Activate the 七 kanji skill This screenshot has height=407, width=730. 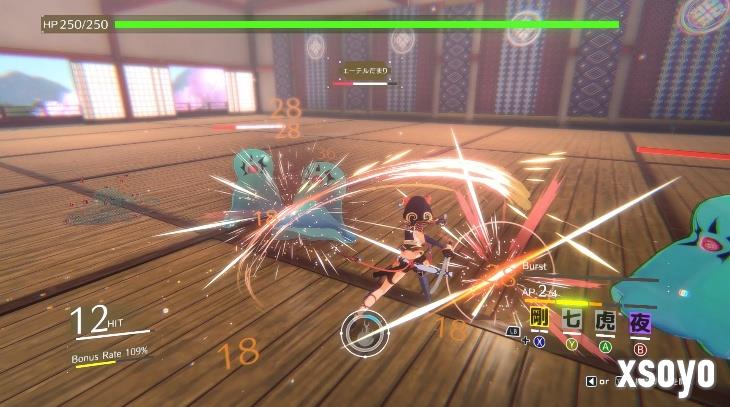[x=572, y=320]
